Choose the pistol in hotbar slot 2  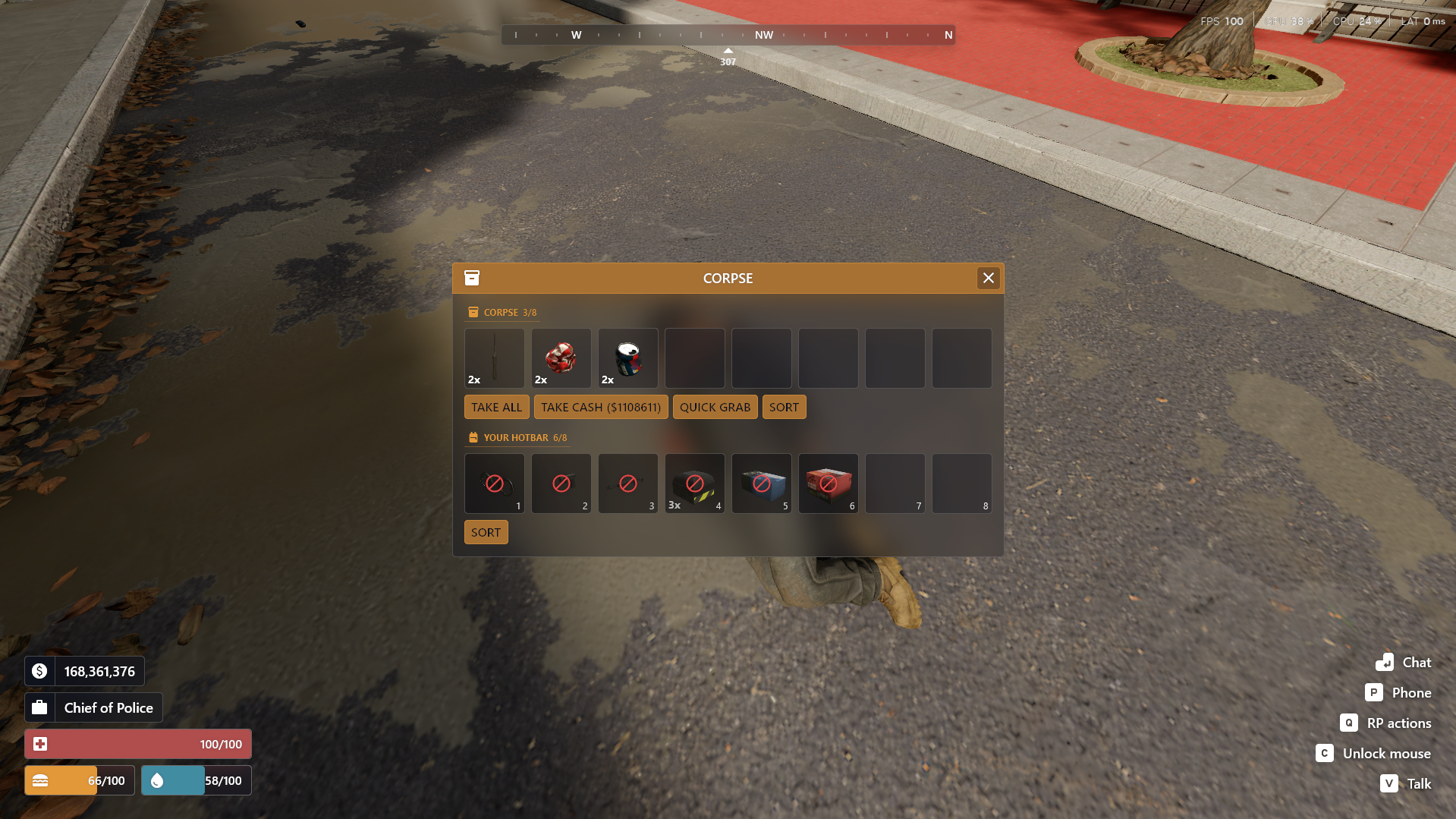tap(561, 484)
